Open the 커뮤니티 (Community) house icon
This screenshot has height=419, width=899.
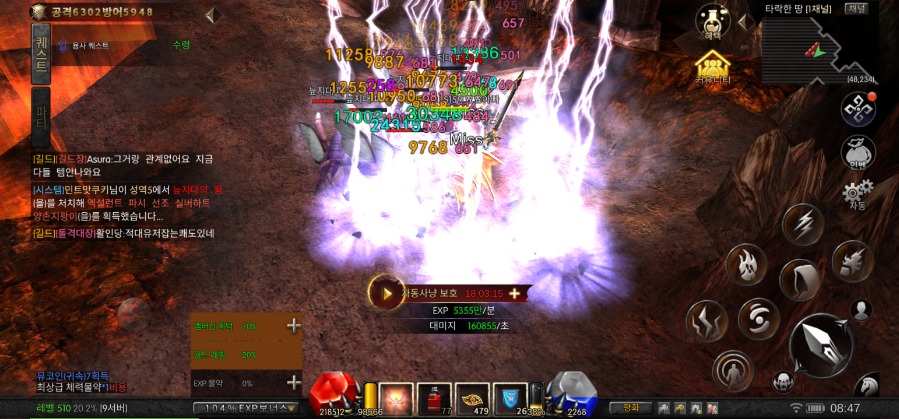(x=713, y=66)
